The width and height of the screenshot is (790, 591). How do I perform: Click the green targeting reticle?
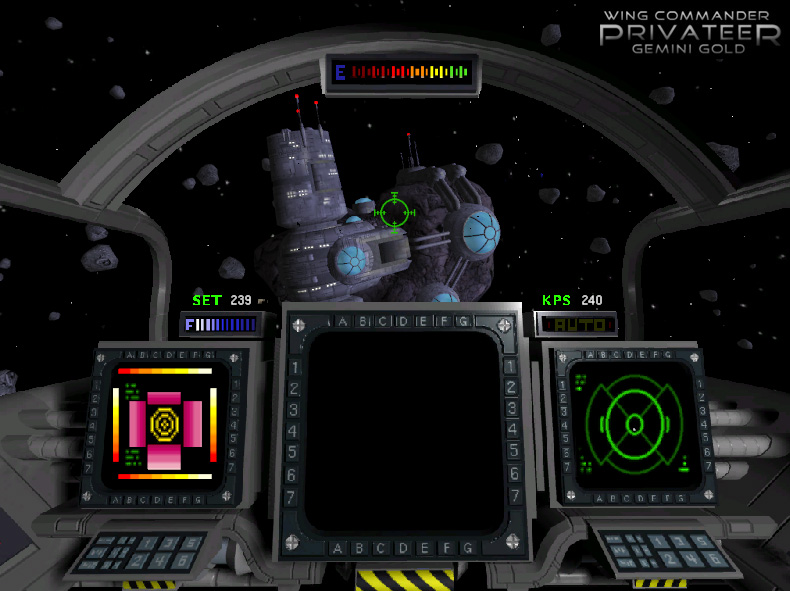pos(394,212)
